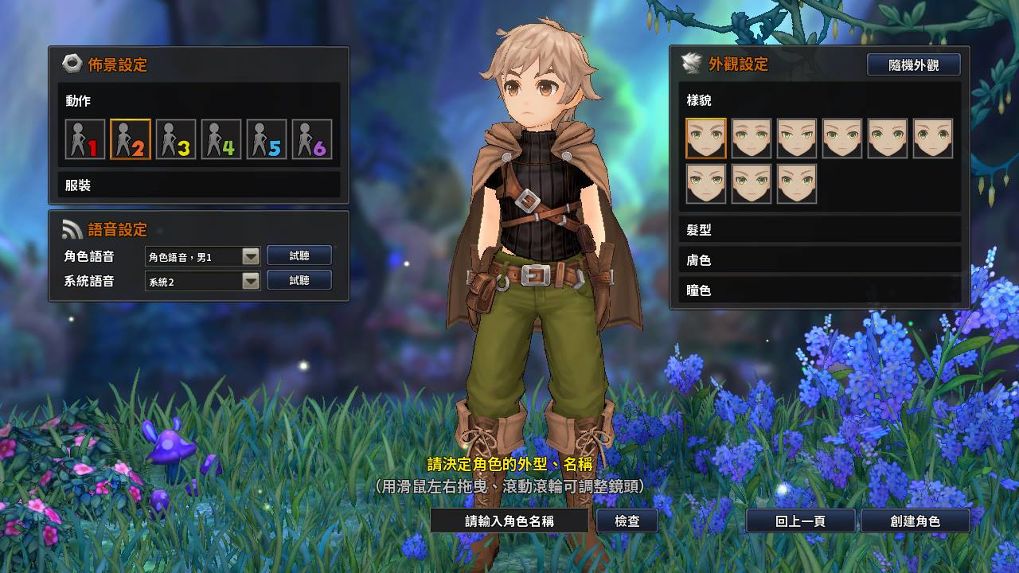Expand the 瞳色 eye color section
Viewport: 1019px width, 573px height.
click(818, 290)
